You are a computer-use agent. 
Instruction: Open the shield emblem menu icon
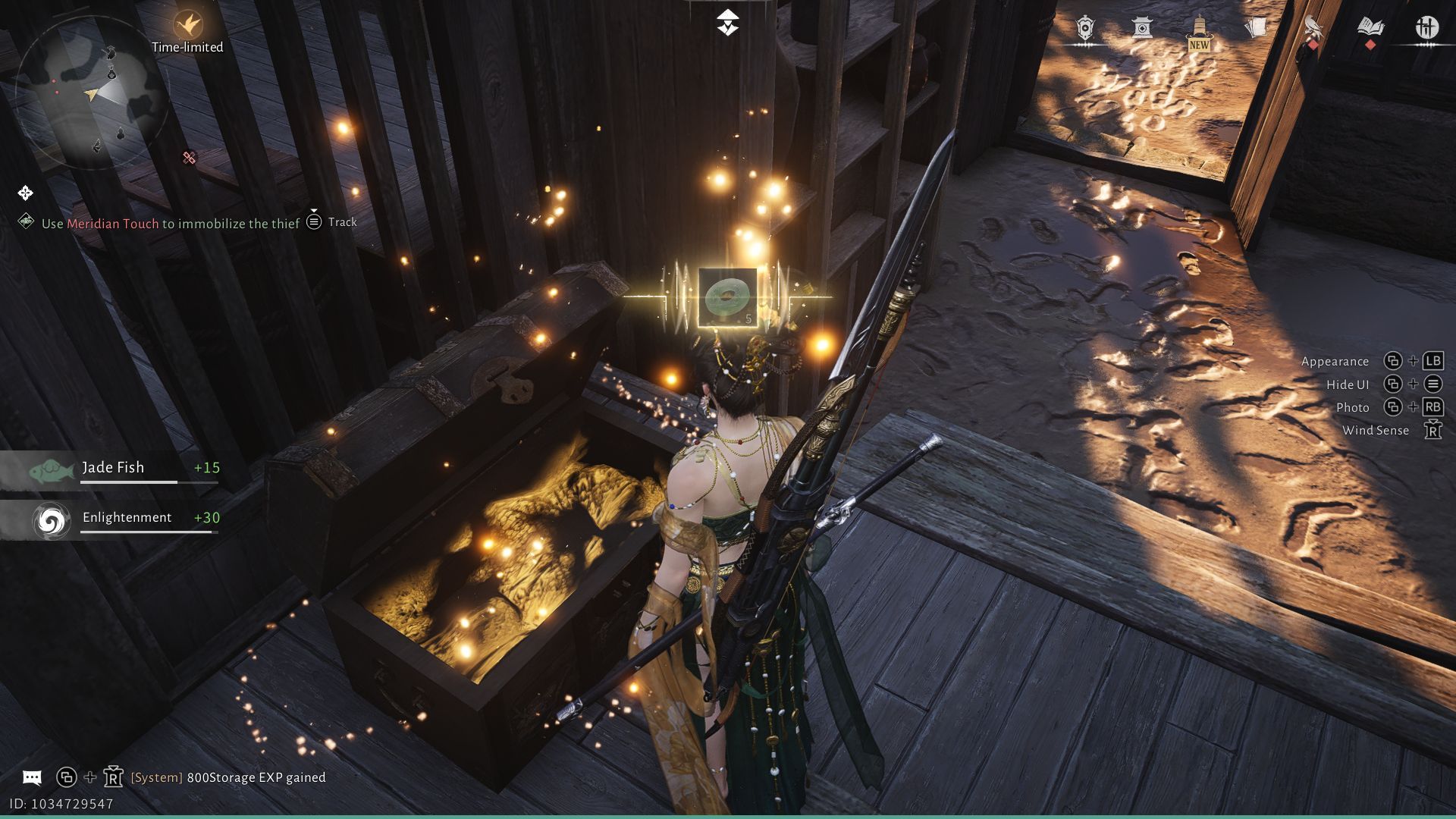(x=1085, y=29)
